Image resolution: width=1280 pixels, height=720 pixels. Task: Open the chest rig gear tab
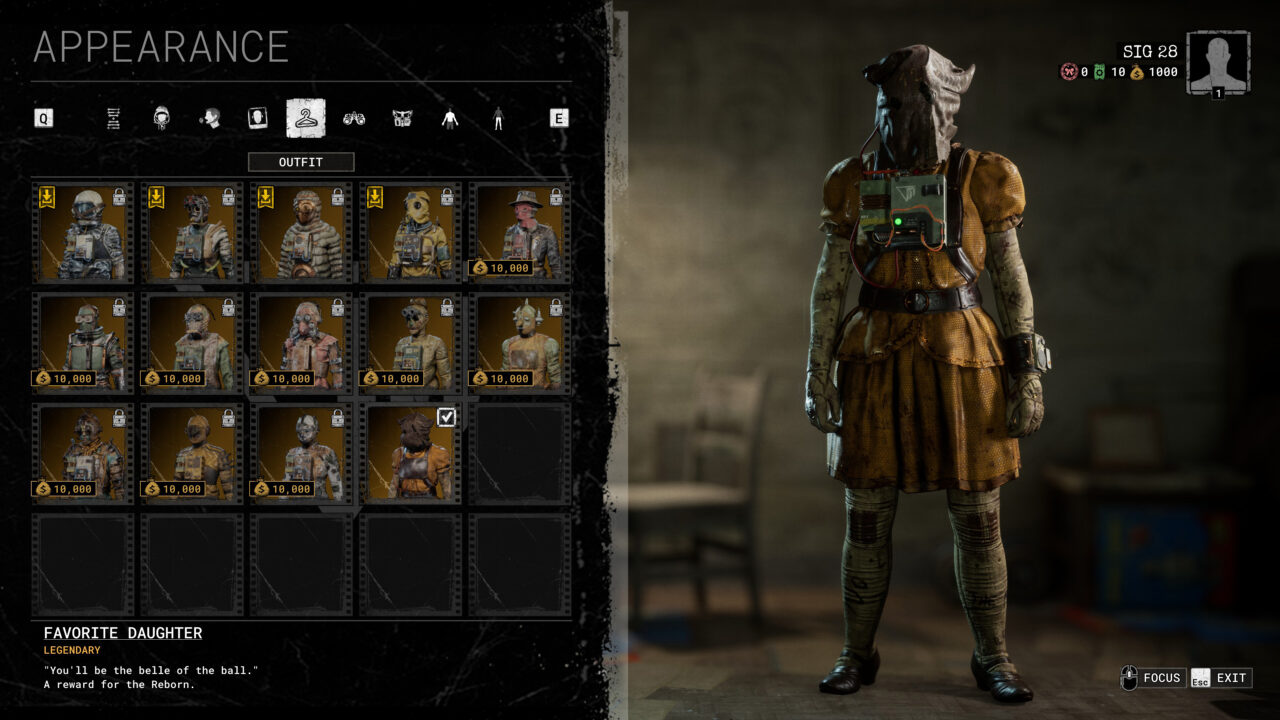[402, 119]
